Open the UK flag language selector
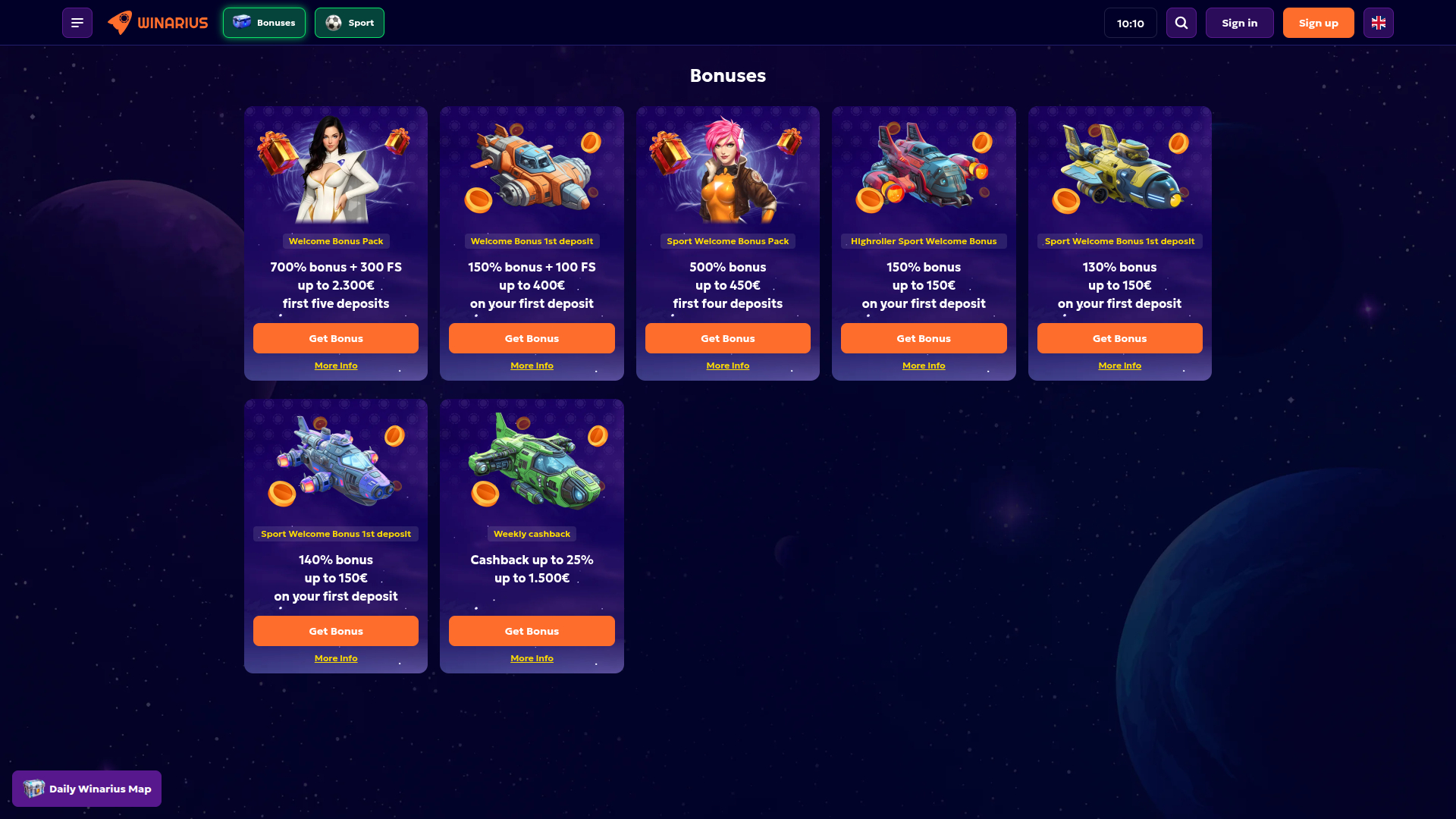The width and height of the screenshot is (1456, 819). coord(1378,22)
